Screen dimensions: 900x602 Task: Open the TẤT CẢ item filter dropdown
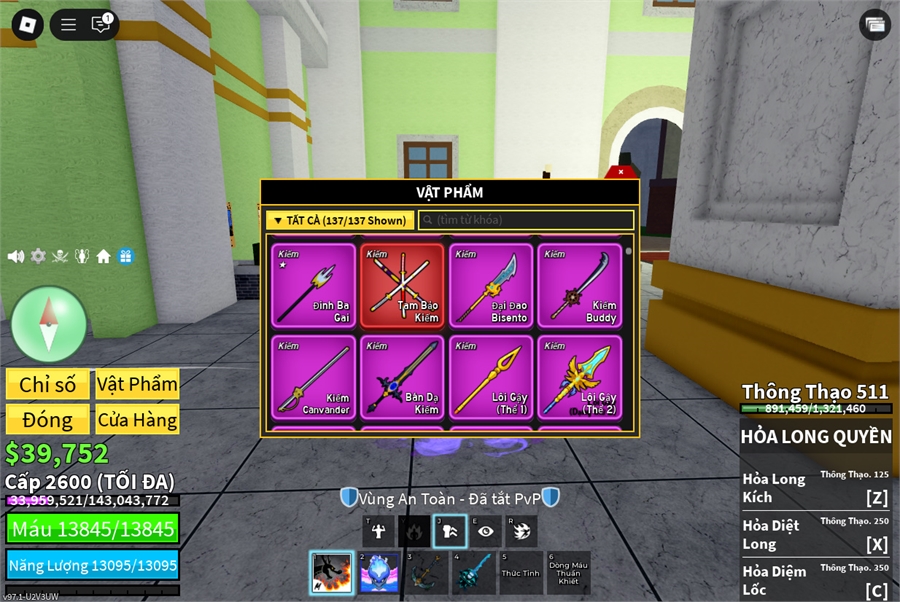[339, 220]
